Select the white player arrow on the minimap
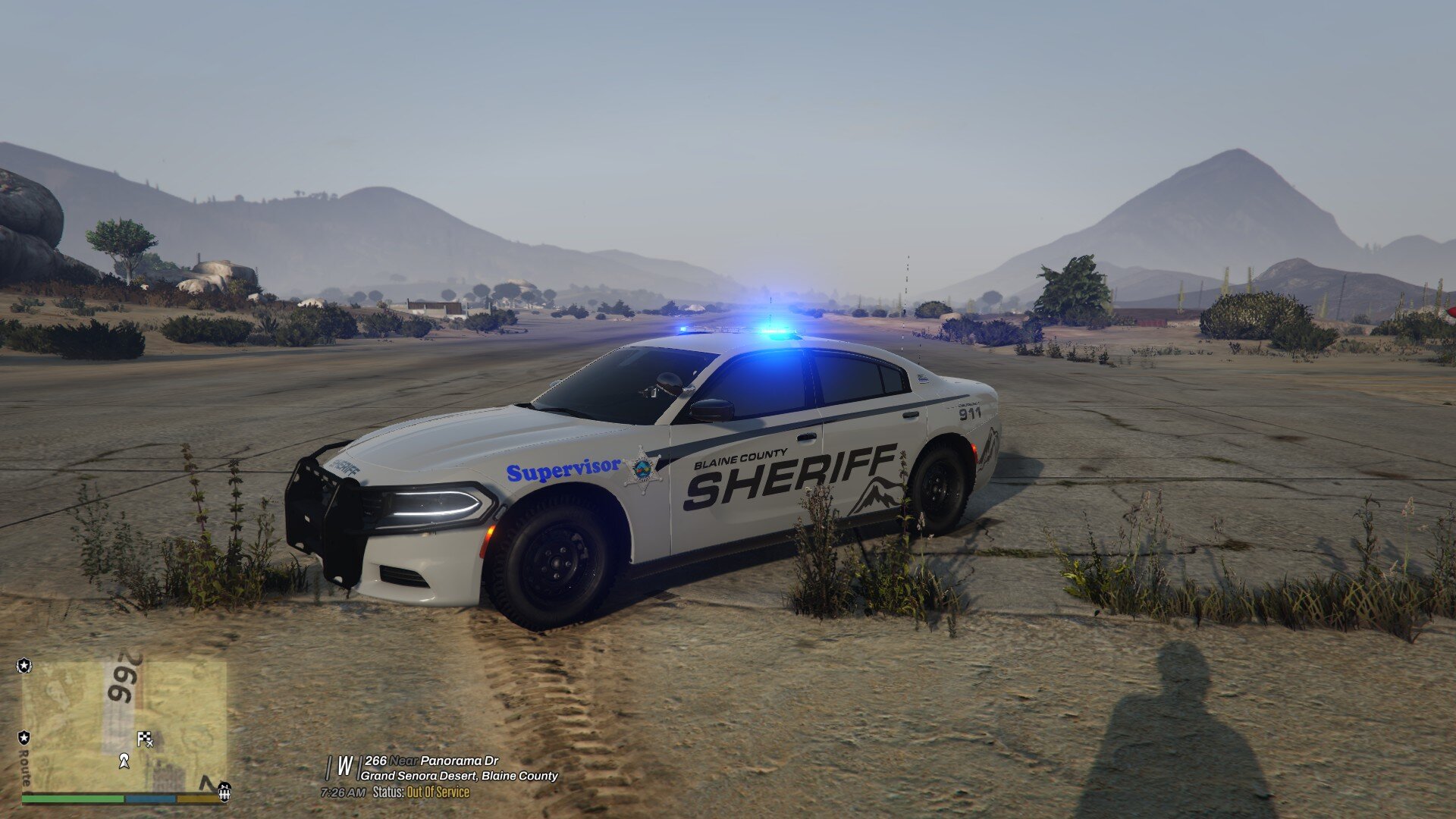Image resolution: width=1456 pixels, height=819 pixels. [124, 761]
